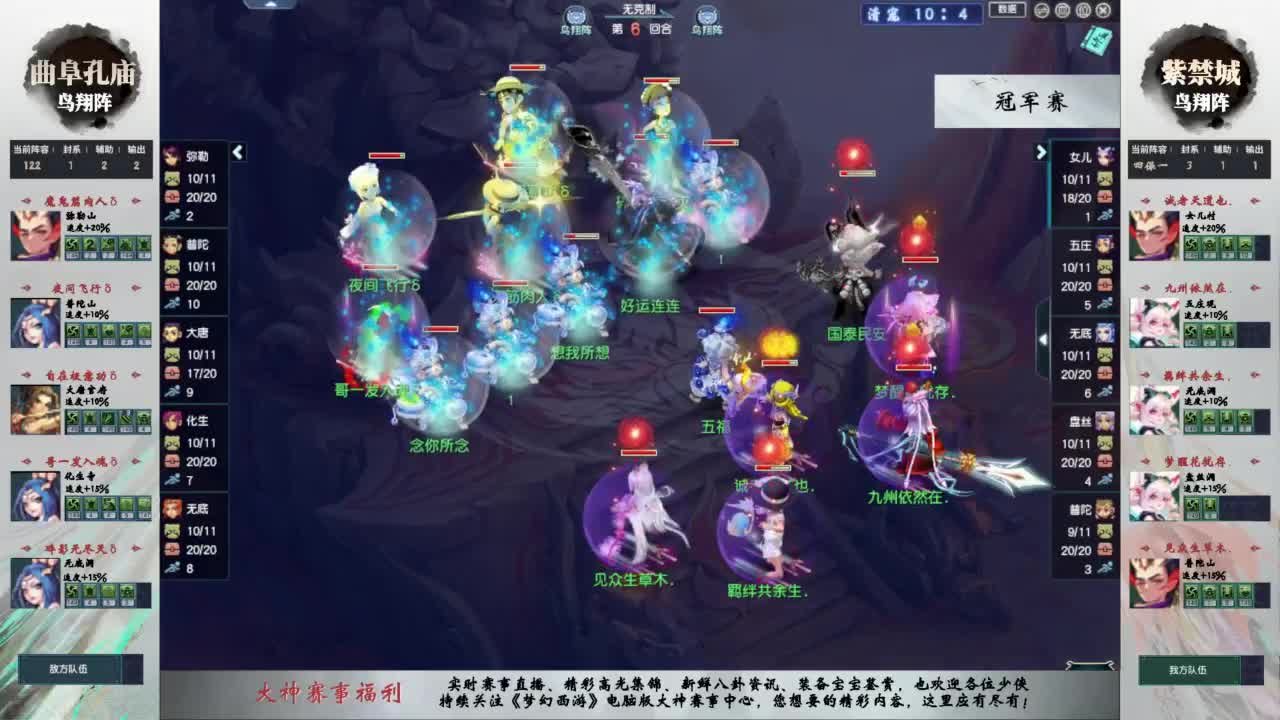This screenshot has height=720, width=1280.
Task: Select 普陀 portrait in the left roster
Action: (x=171, y=242)
